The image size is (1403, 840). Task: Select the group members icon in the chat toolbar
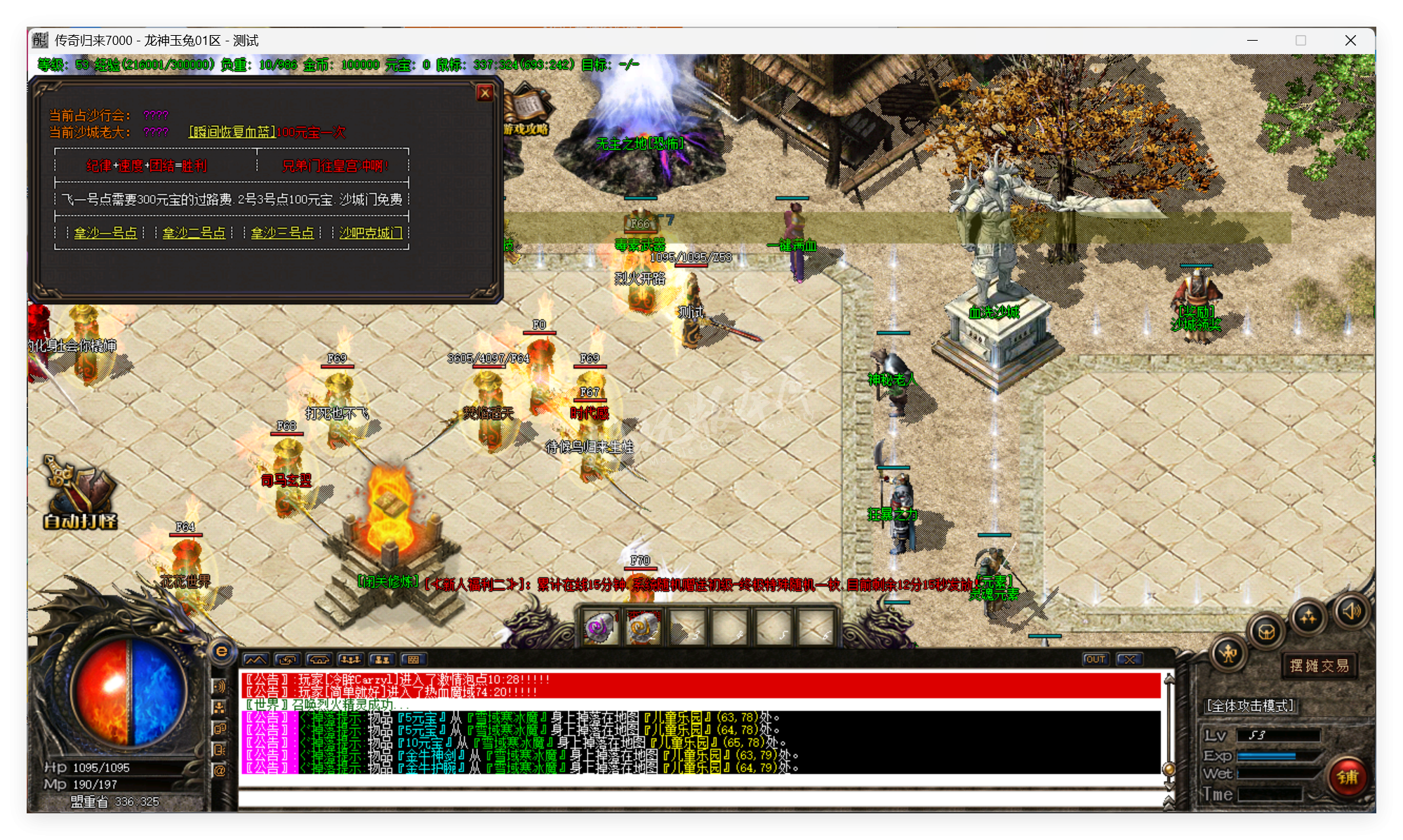coord(351,660)
